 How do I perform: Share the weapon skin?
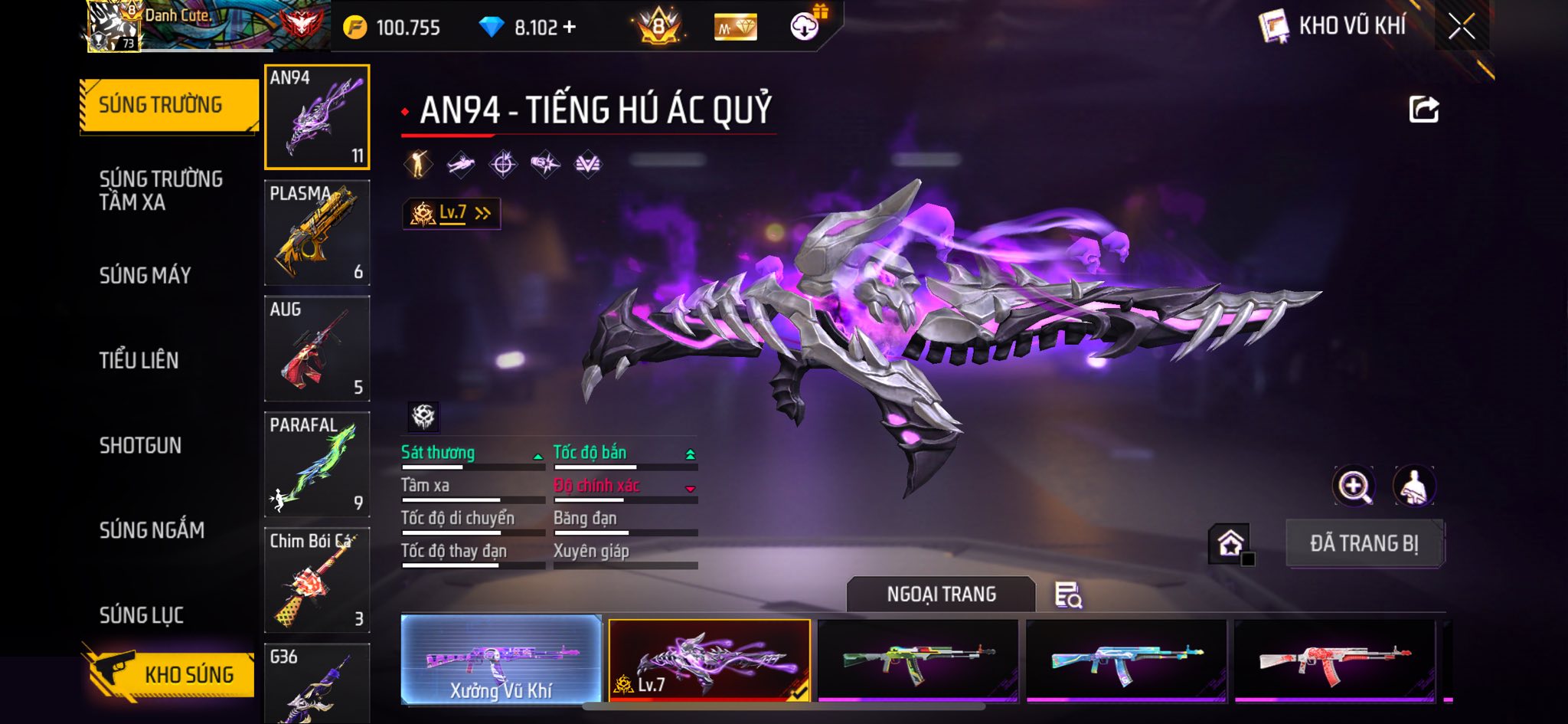[x=1423, y=110]
